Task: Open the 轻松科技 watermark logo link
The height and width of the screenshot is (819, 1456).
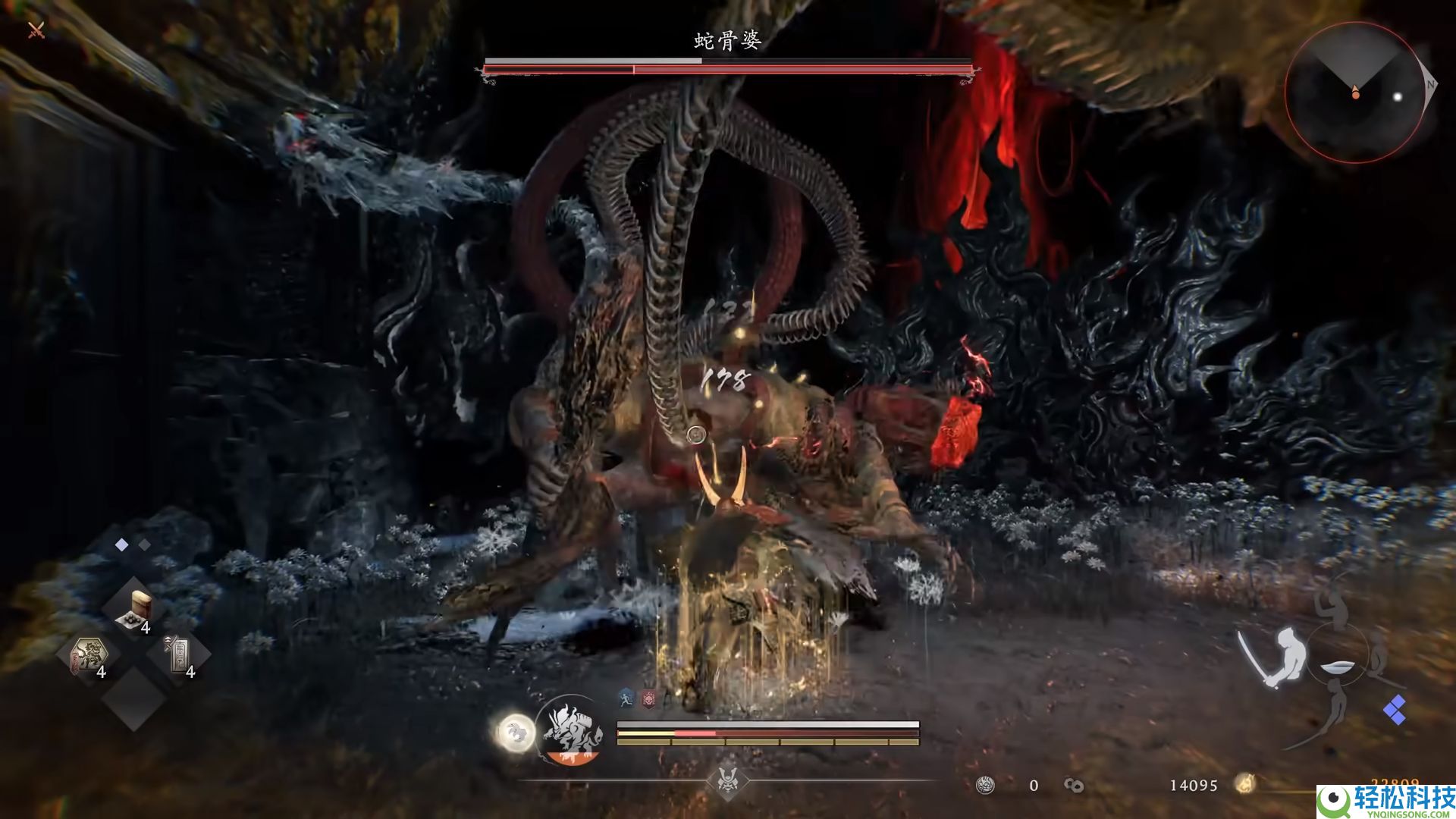Action: (1386, 801)
